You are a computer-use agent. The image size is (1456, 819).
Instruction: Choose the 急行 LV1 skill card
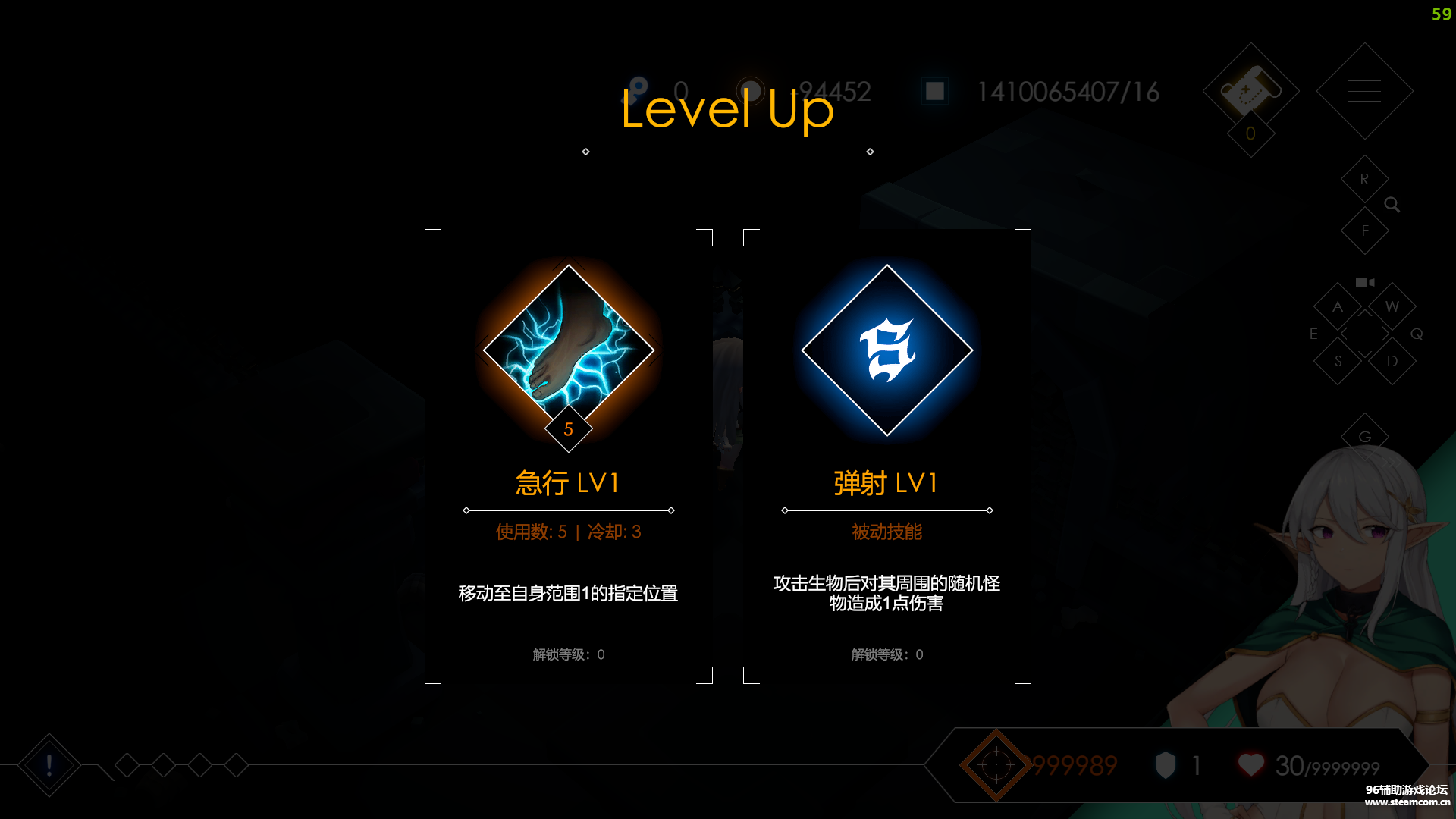(568, 455)
